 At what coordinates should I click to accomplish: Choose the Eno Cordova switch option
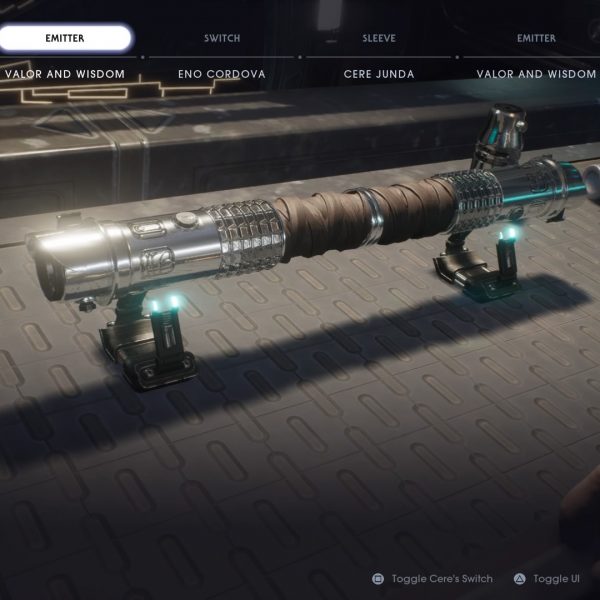222,74
